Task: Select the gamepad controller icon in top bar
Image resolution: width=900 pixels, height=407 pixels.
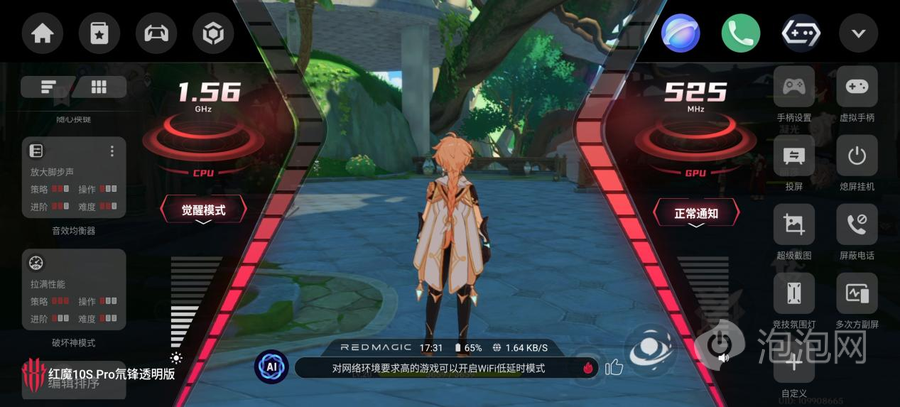Action: point(155,33)
